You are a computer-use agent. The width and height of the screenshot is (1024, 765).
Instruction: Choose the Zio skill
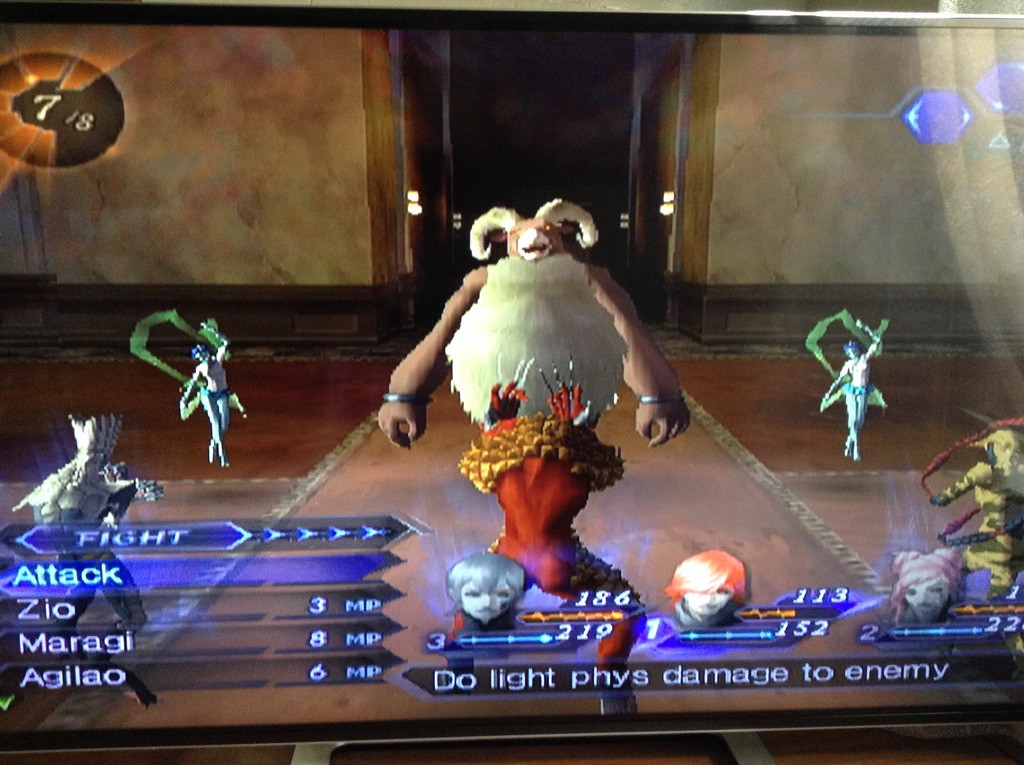(47, 608)
